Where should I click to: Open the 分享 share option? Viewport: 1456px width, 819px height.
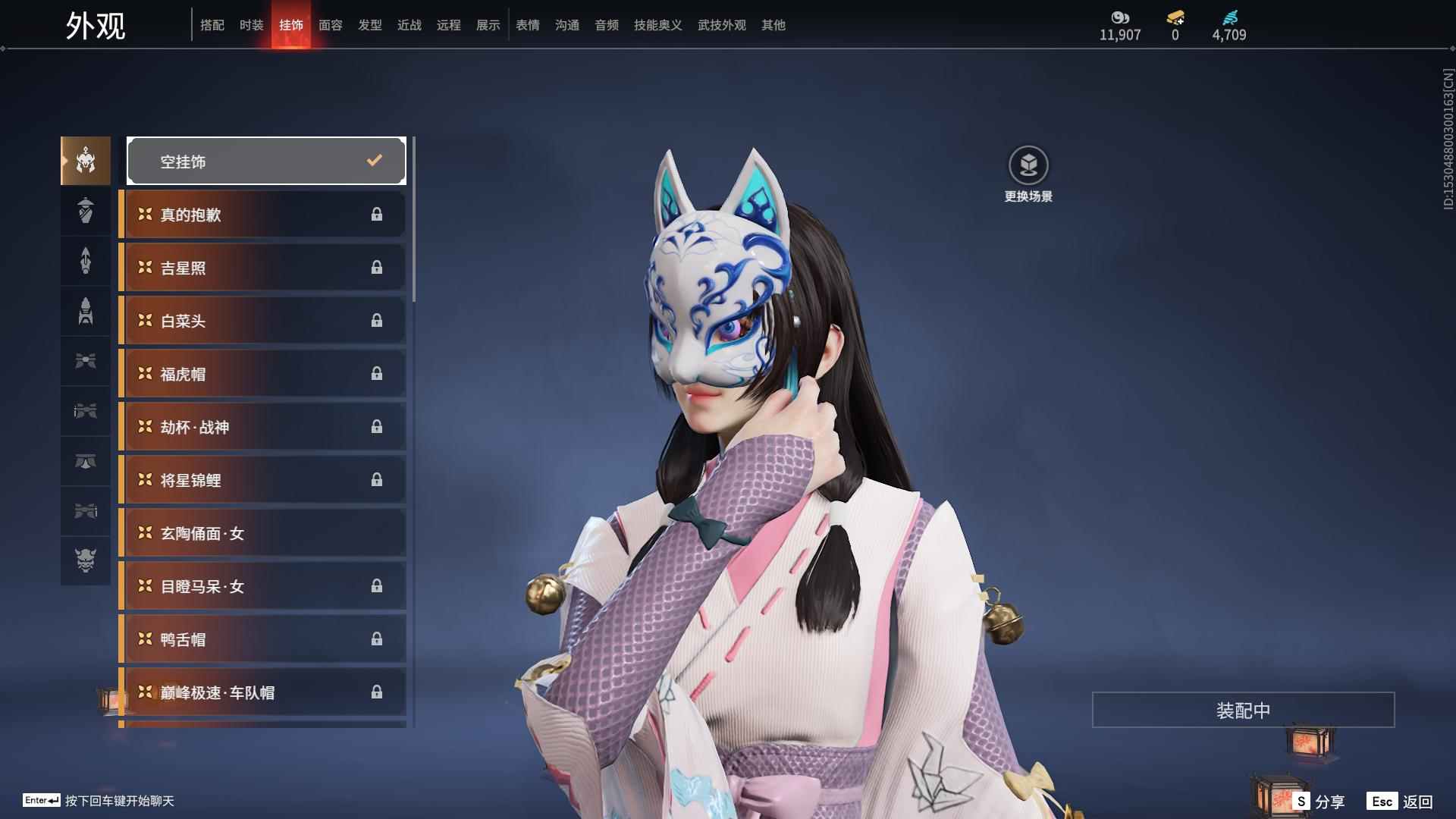1319,802
